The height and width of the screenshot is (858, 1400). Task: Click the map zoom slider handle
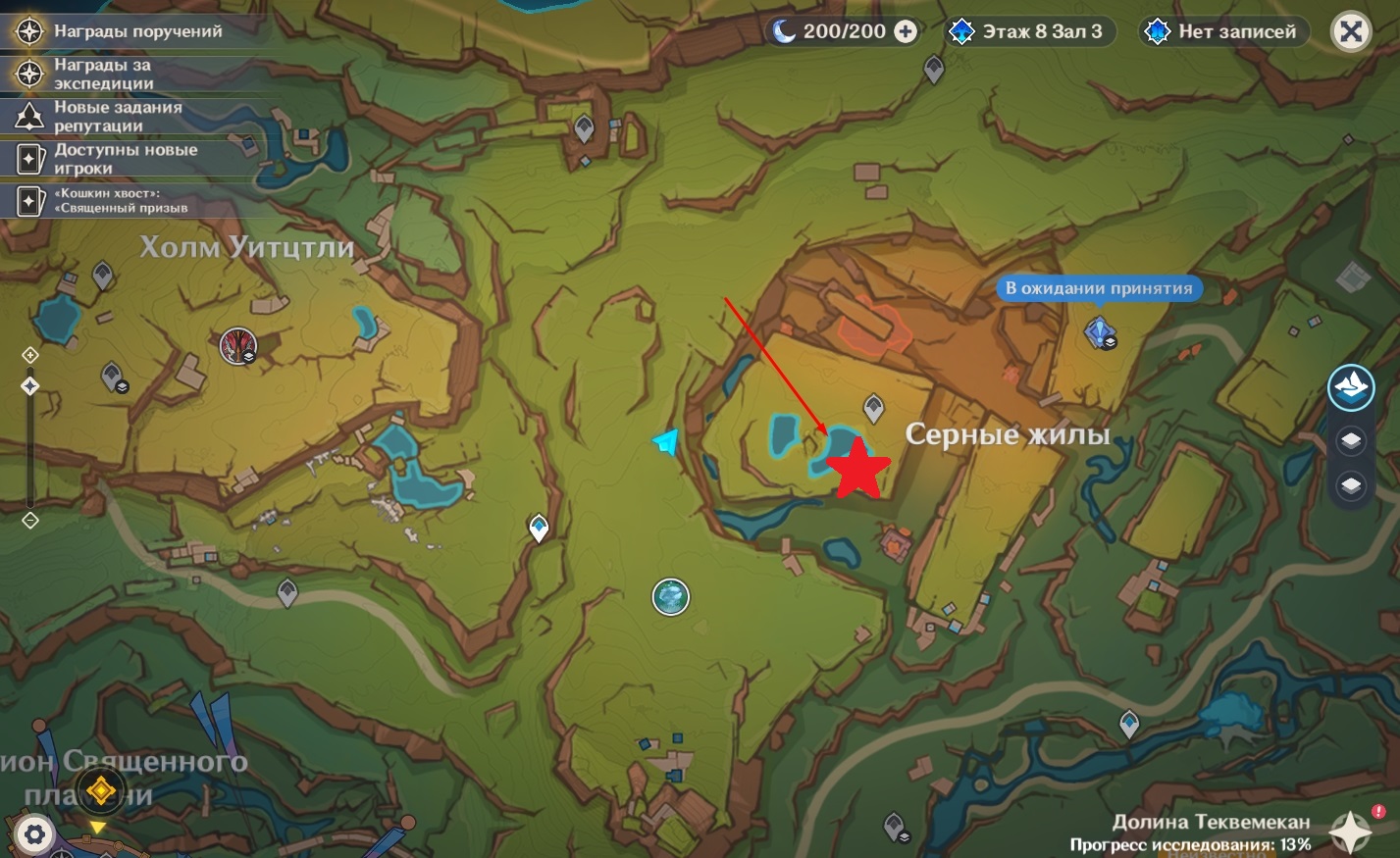(x=30, y=386)
